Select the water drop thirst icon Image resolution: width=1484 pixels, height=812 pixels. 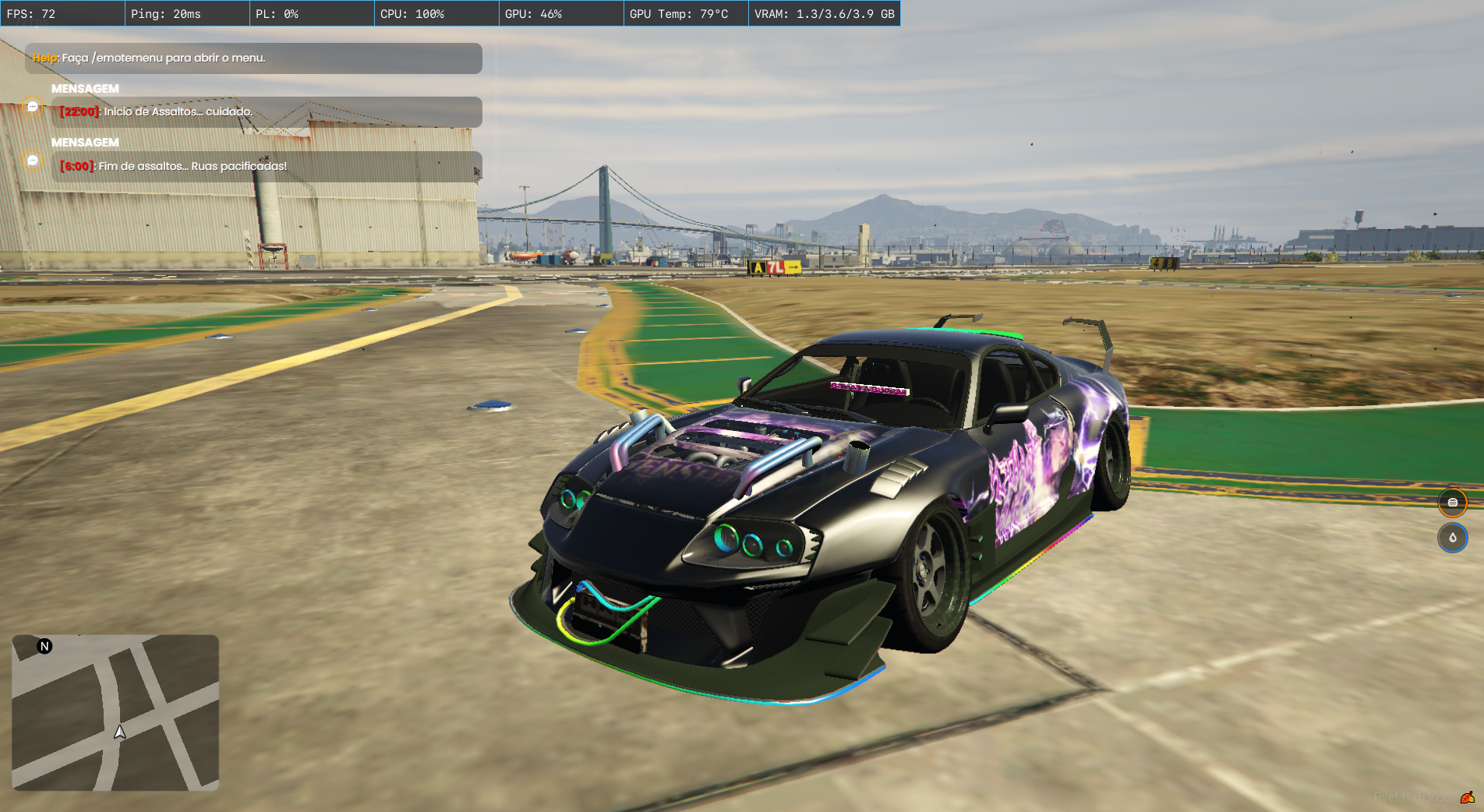[1452, 538]
